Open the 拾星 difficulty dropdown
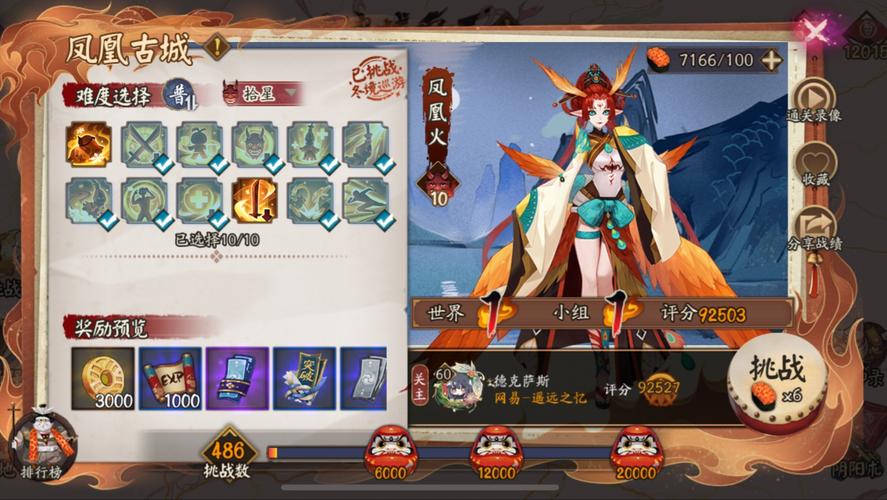The width and height of the screenshot is (887, 500). [x=264, y=93]
